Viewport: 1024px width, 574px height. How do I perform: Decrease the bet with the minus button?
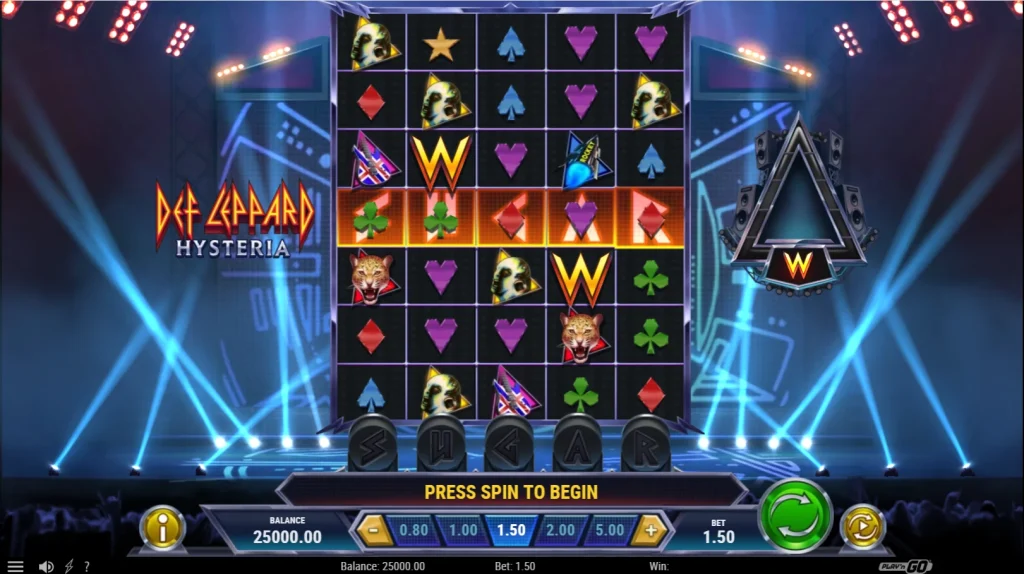pos(375,530)
